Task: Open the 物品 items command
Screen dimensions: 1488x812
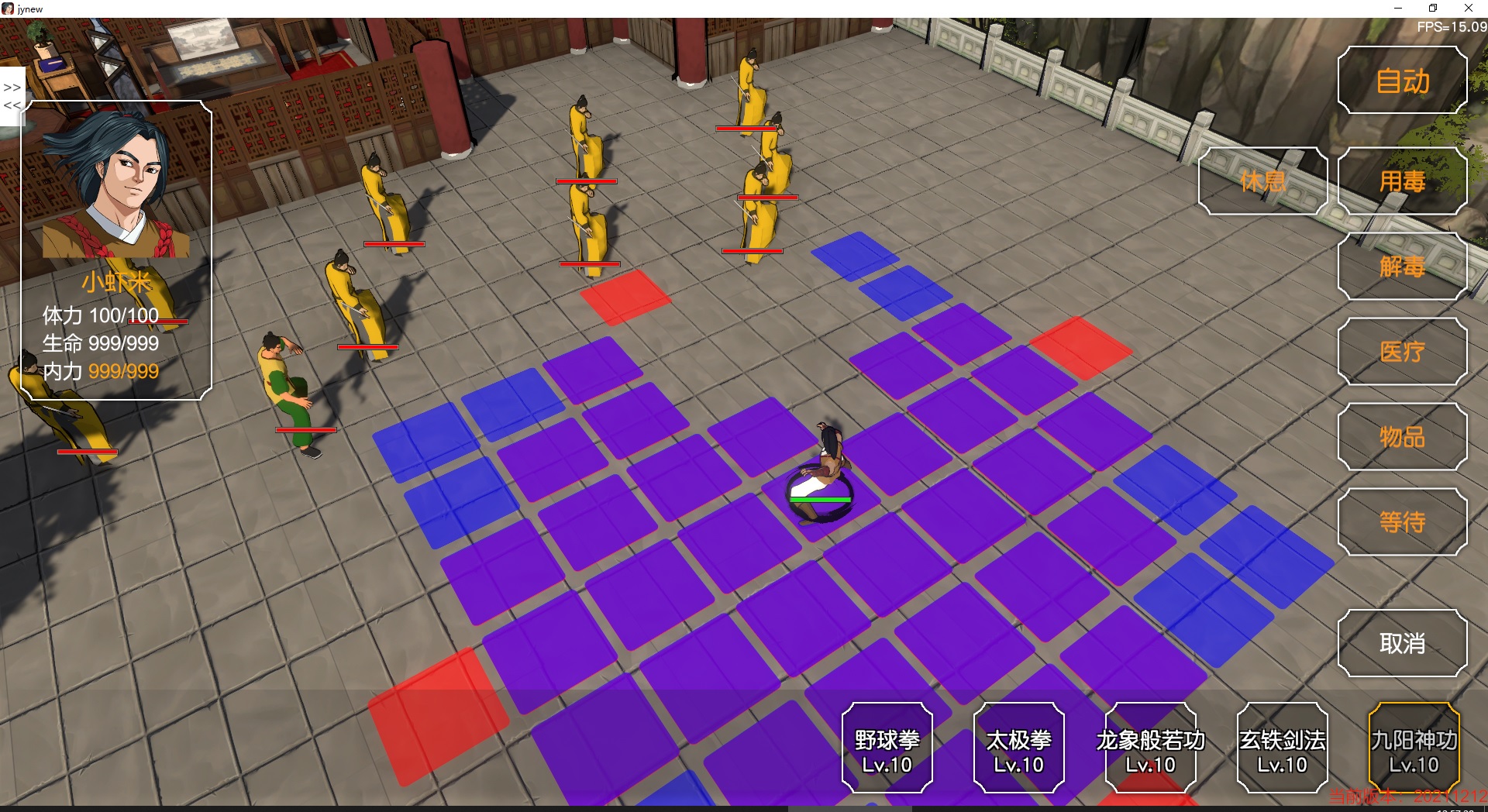Action: pos(1403,437)
